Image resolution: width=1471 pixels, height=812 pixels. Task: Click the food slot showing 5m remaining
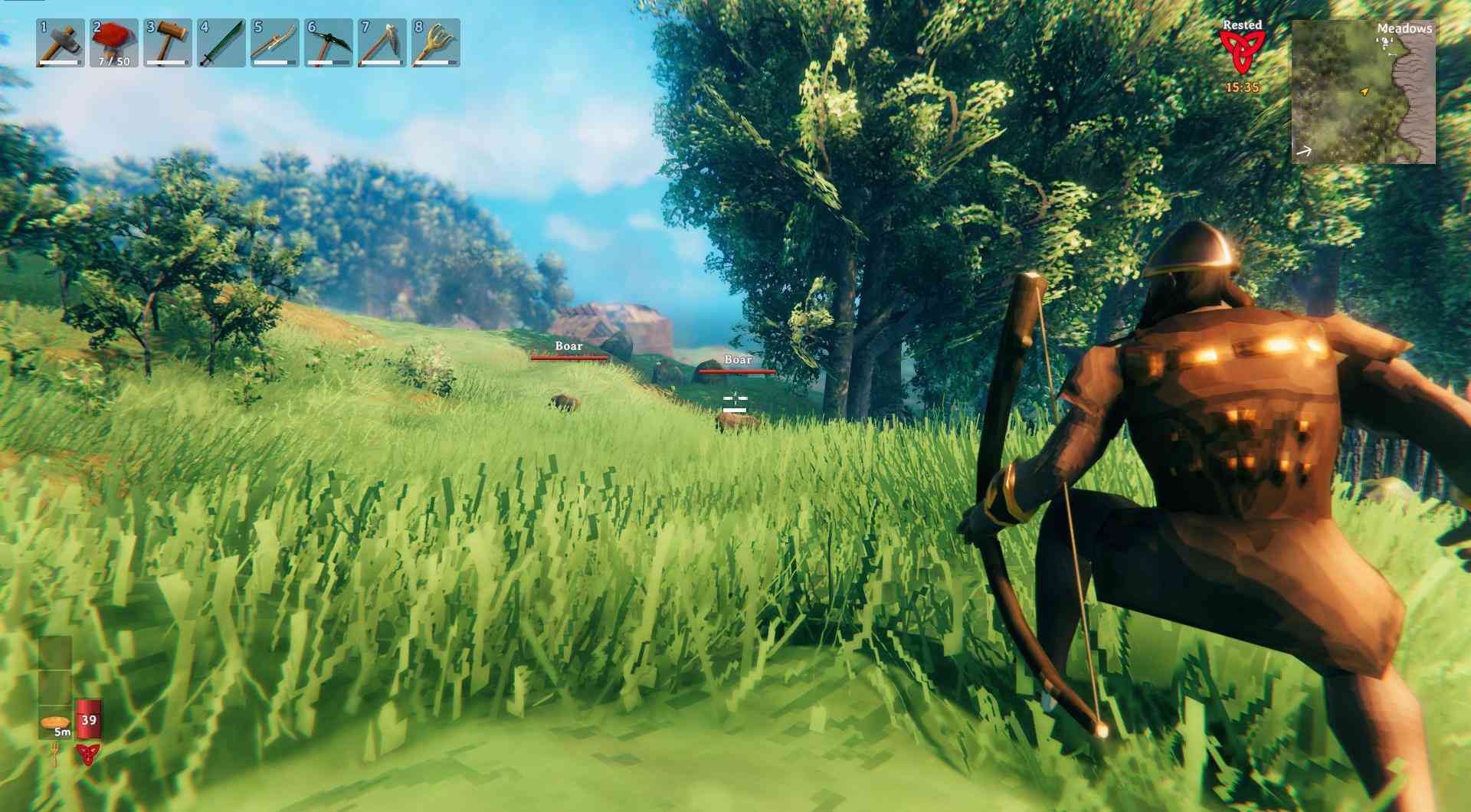55,723
